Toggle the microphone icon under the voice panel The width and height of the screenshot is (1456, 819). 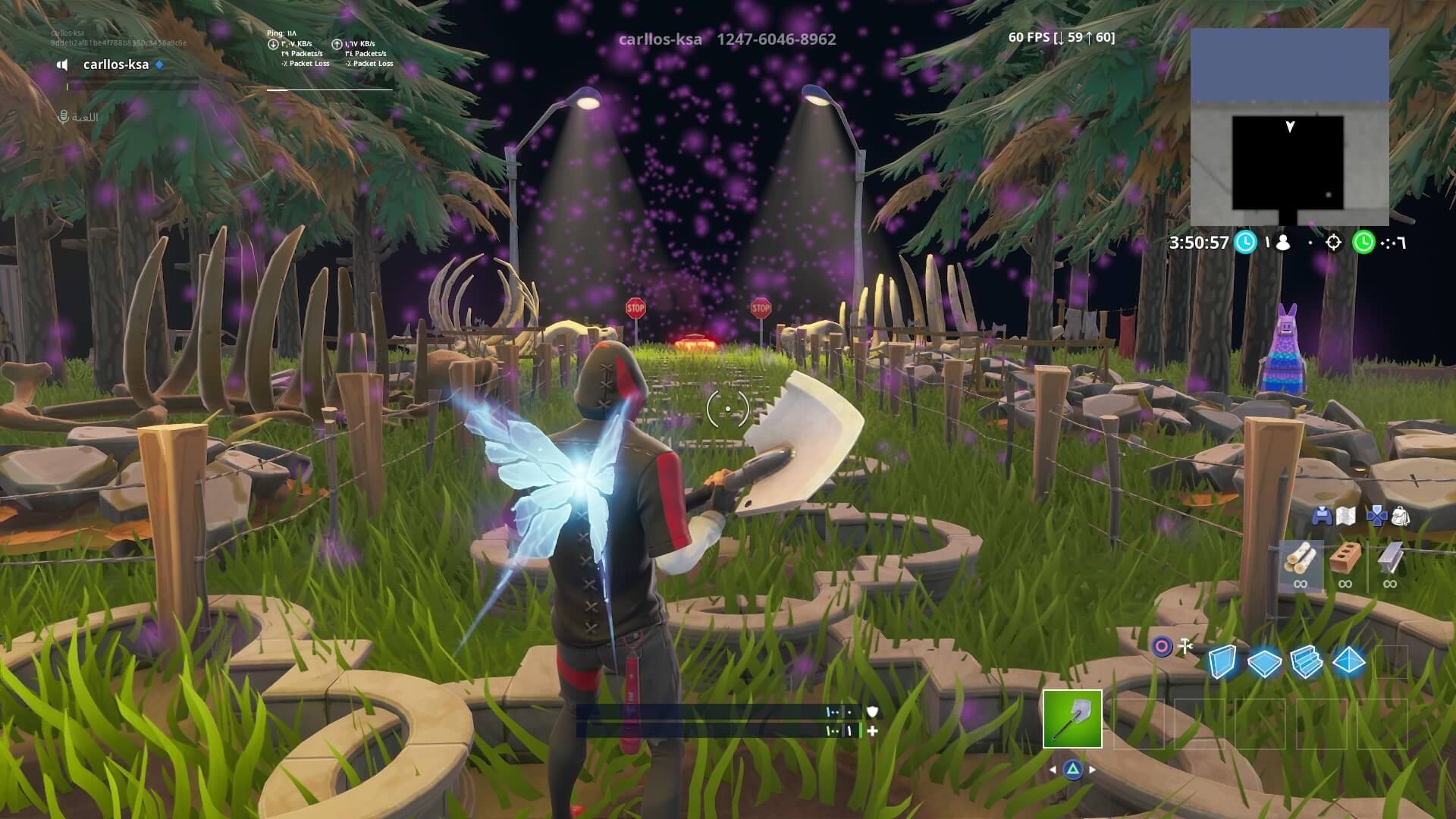(x=62, y=116)
